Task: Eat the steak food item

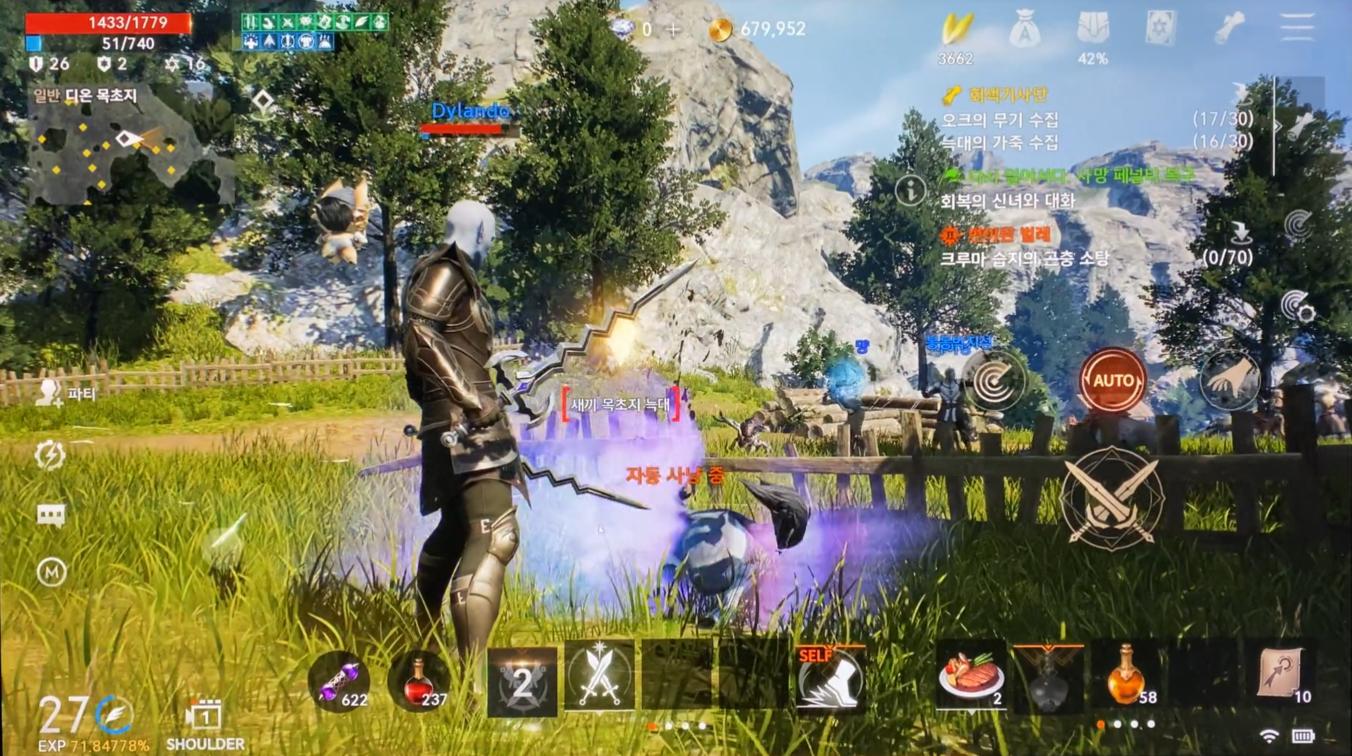Action: point(970,678)
